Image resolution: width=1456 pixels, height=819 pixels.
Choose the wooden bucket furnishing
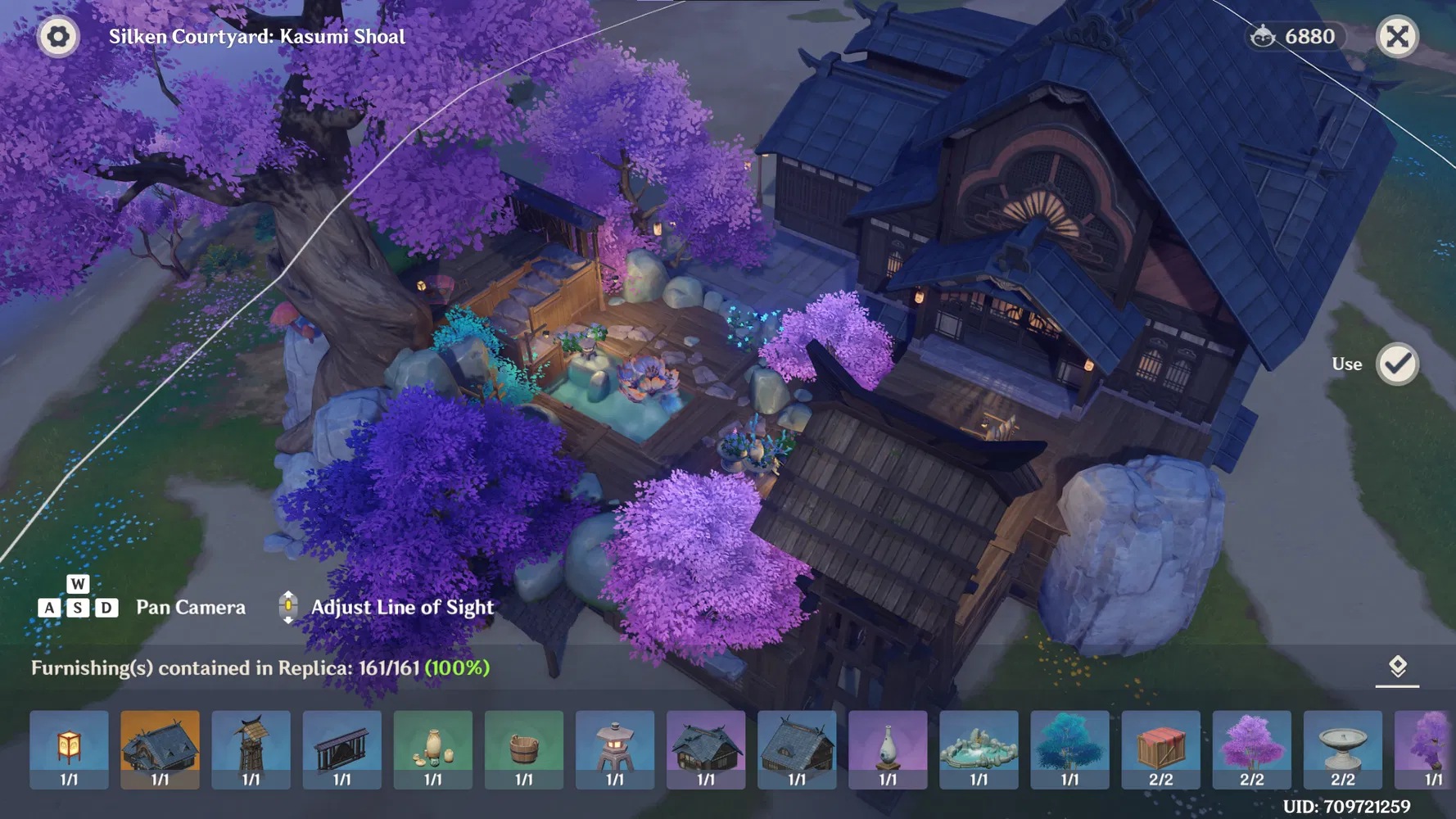524,749
